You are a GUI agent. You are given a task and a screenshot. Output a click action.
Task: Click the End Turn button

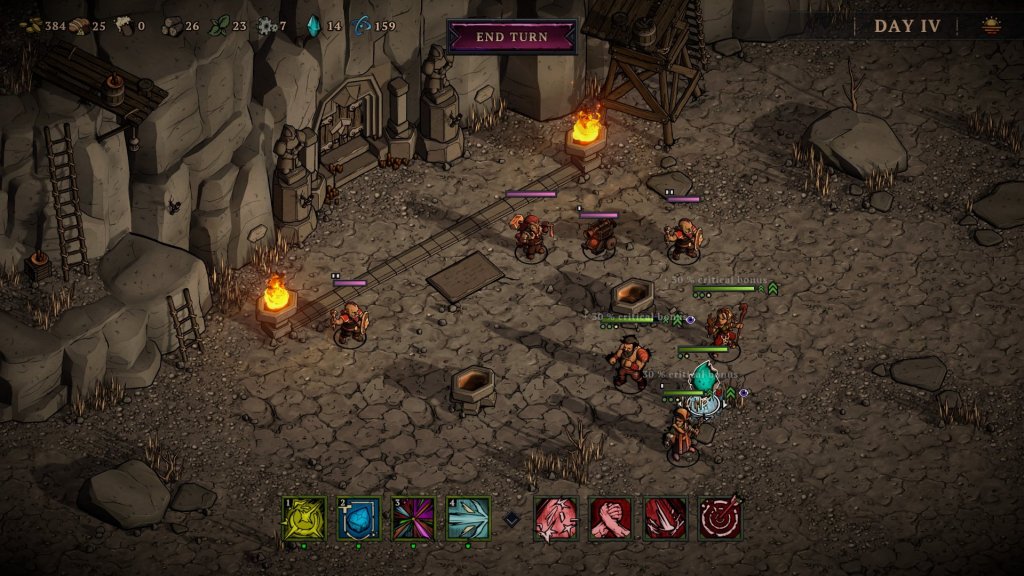511,37
